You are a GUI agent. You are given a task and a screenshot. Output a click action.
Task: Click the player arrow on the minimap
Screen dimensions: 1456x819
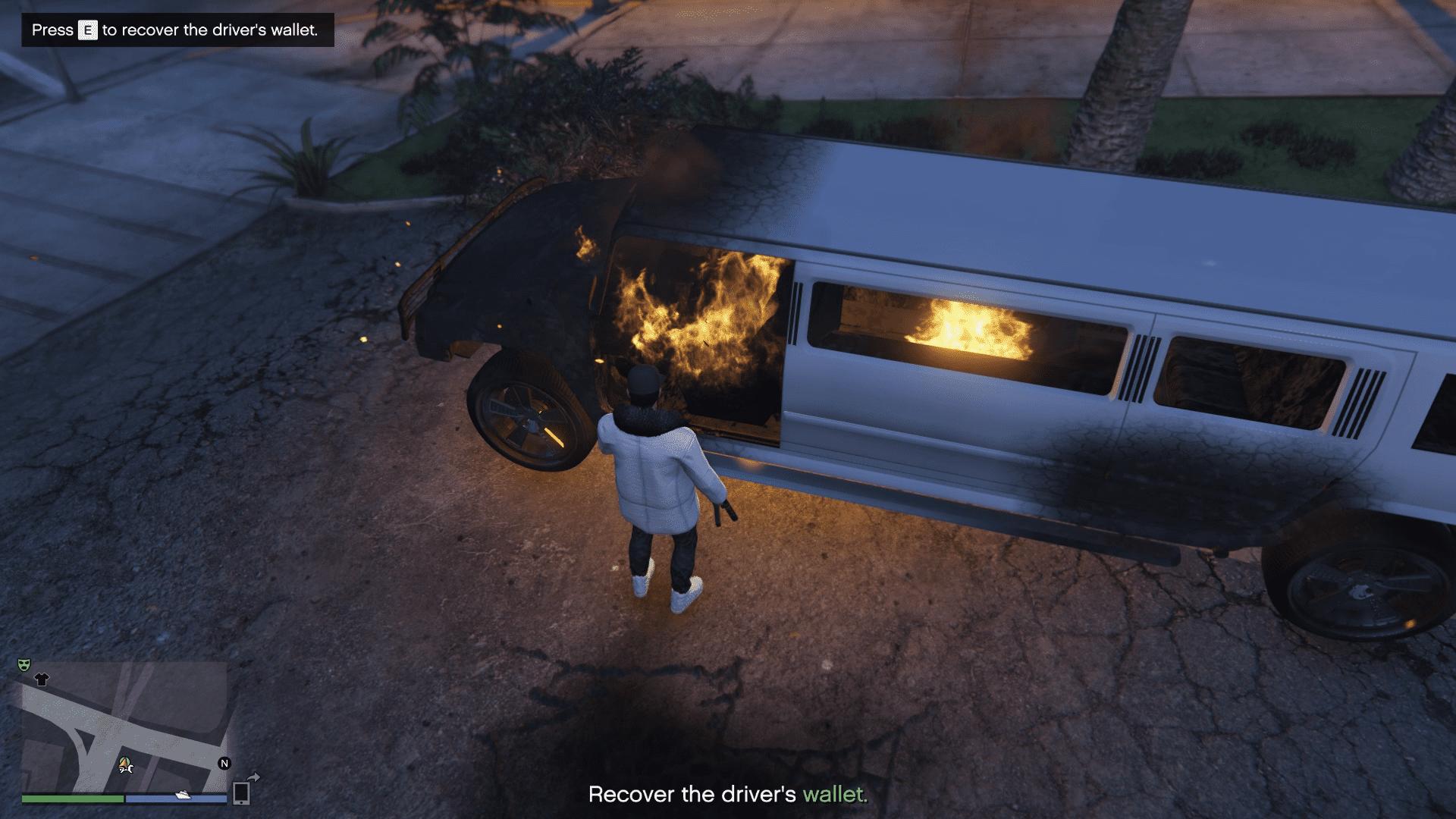tap(125, 761)
